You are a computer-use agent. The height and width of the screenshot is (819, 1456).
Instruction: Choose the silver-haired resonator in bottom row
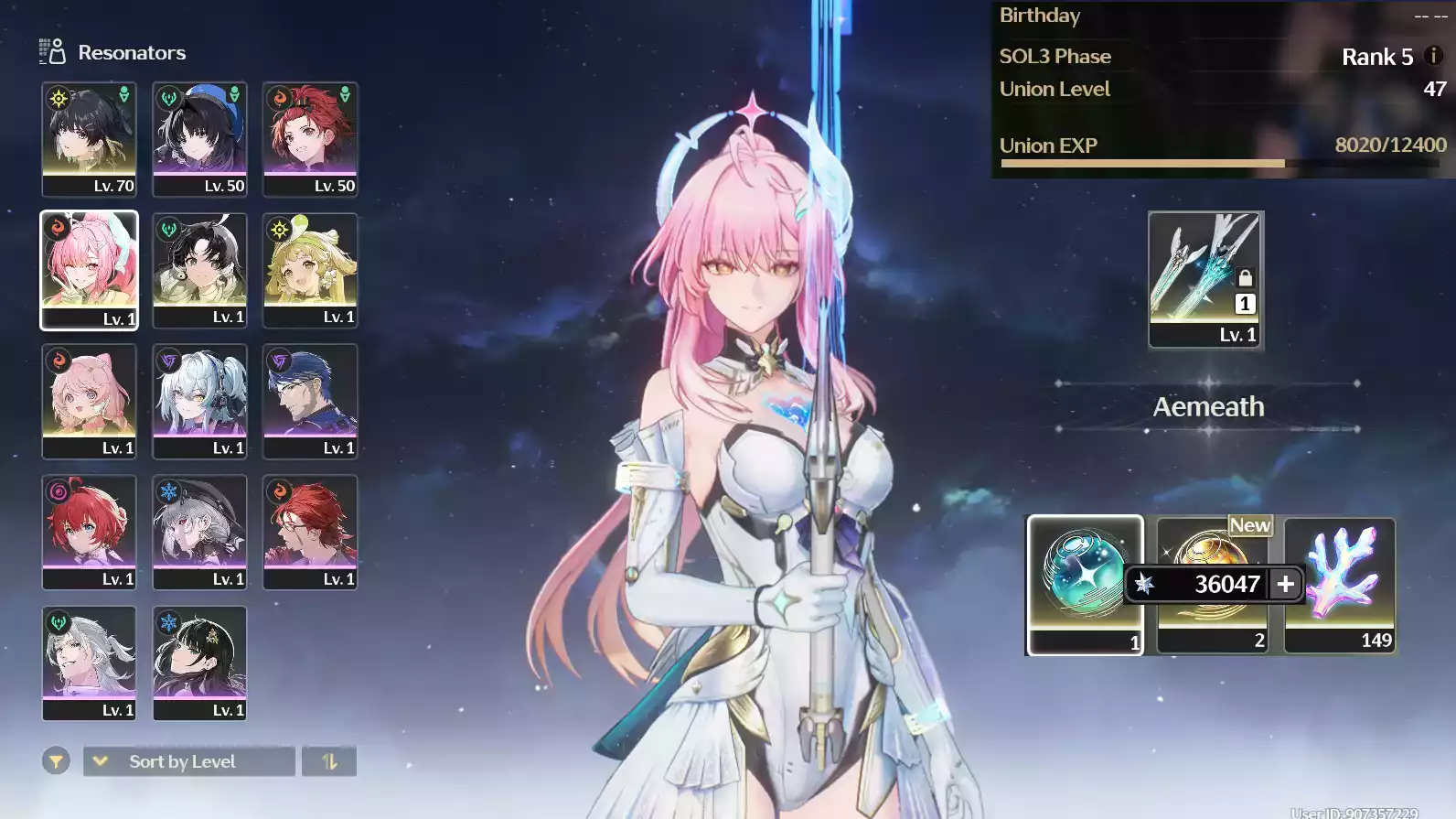[89, 663]
